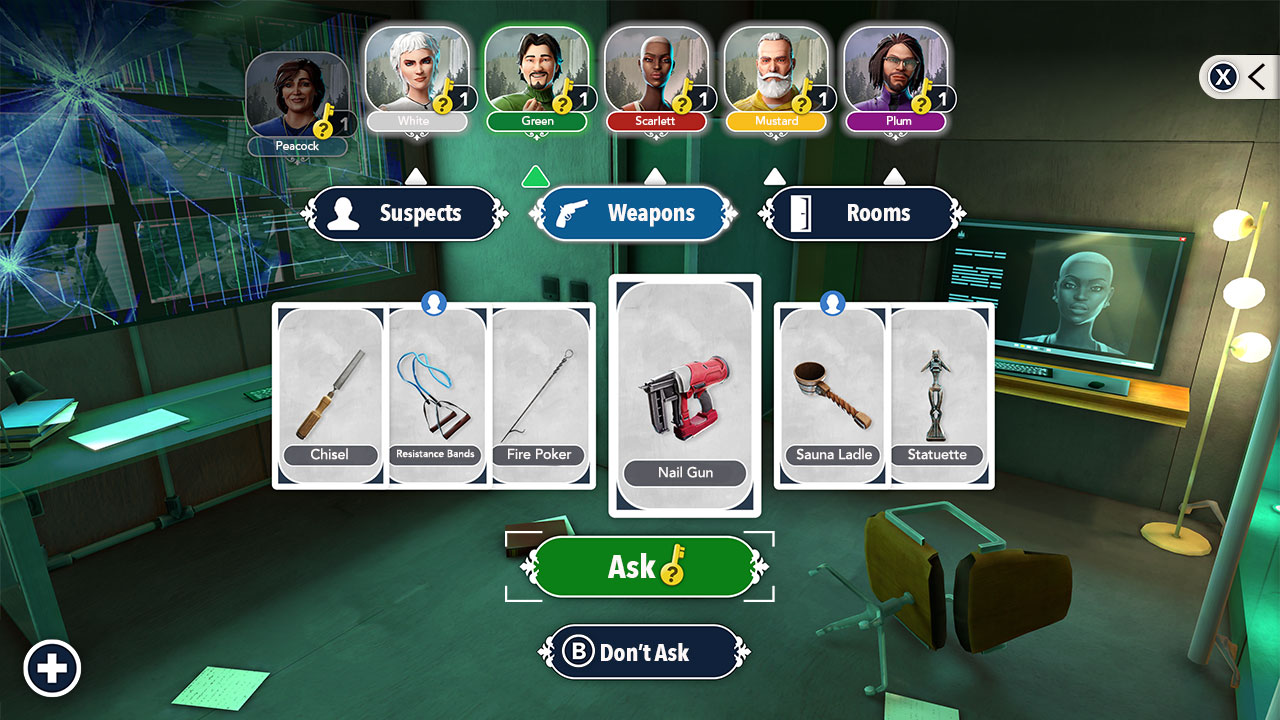Click the green arrow above the Weapons category

(x=536, y=176)
